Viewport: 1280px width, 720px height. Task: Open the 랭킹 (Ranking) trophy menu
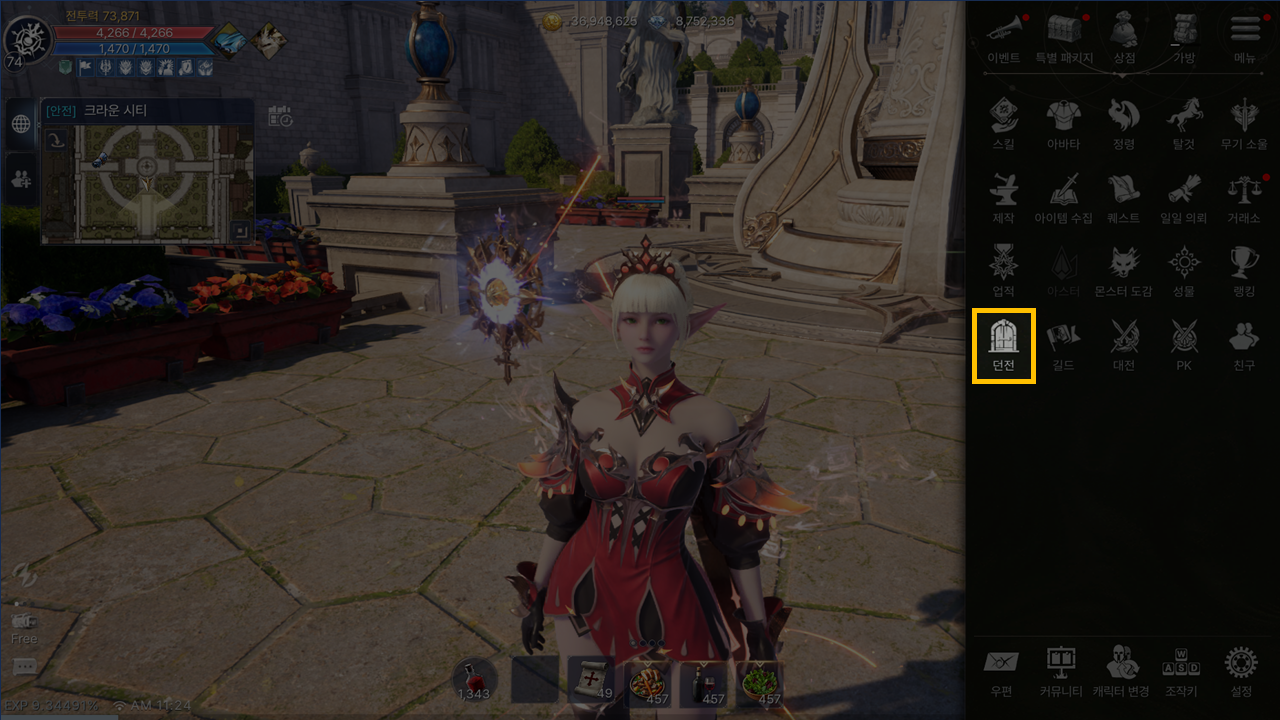(1243, 270)
